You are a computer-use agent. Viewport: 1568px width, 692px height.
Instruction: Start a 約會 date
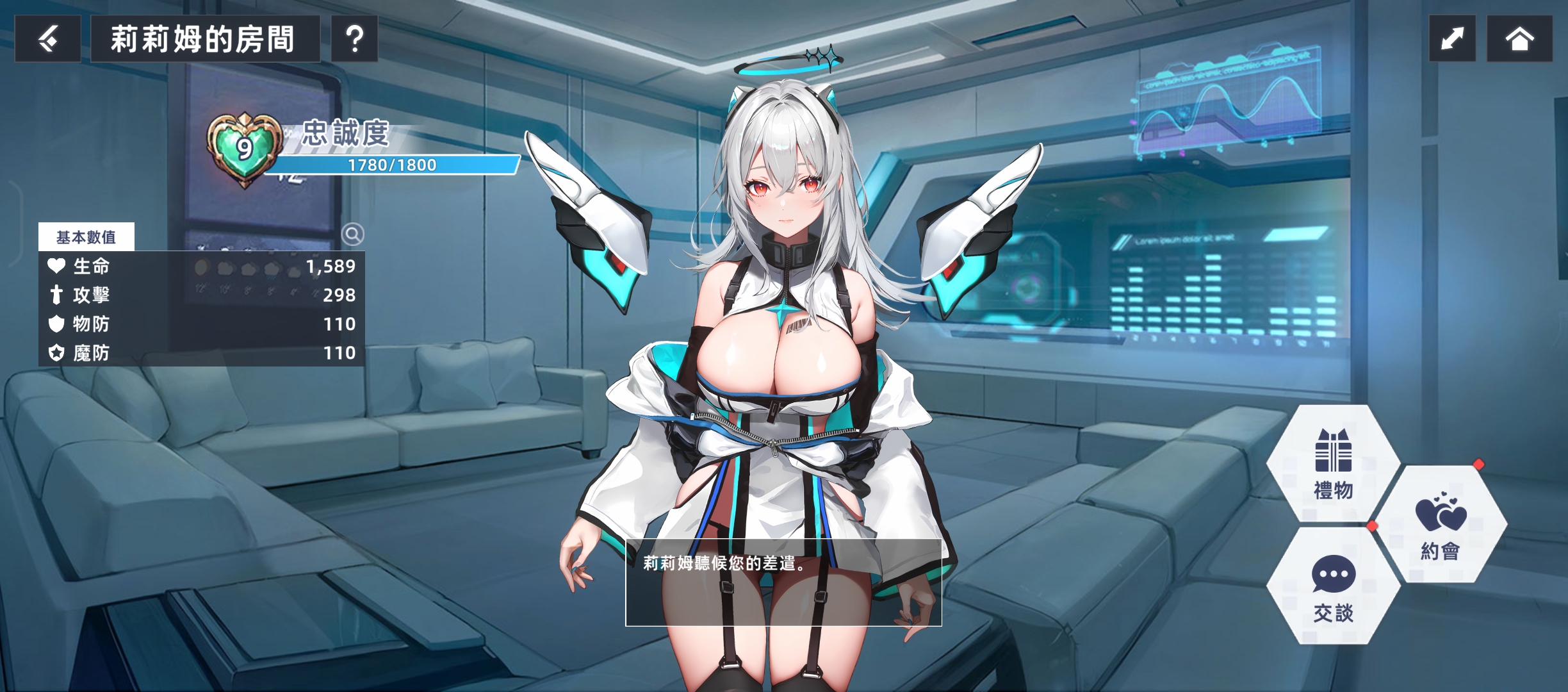(1441, 525)
